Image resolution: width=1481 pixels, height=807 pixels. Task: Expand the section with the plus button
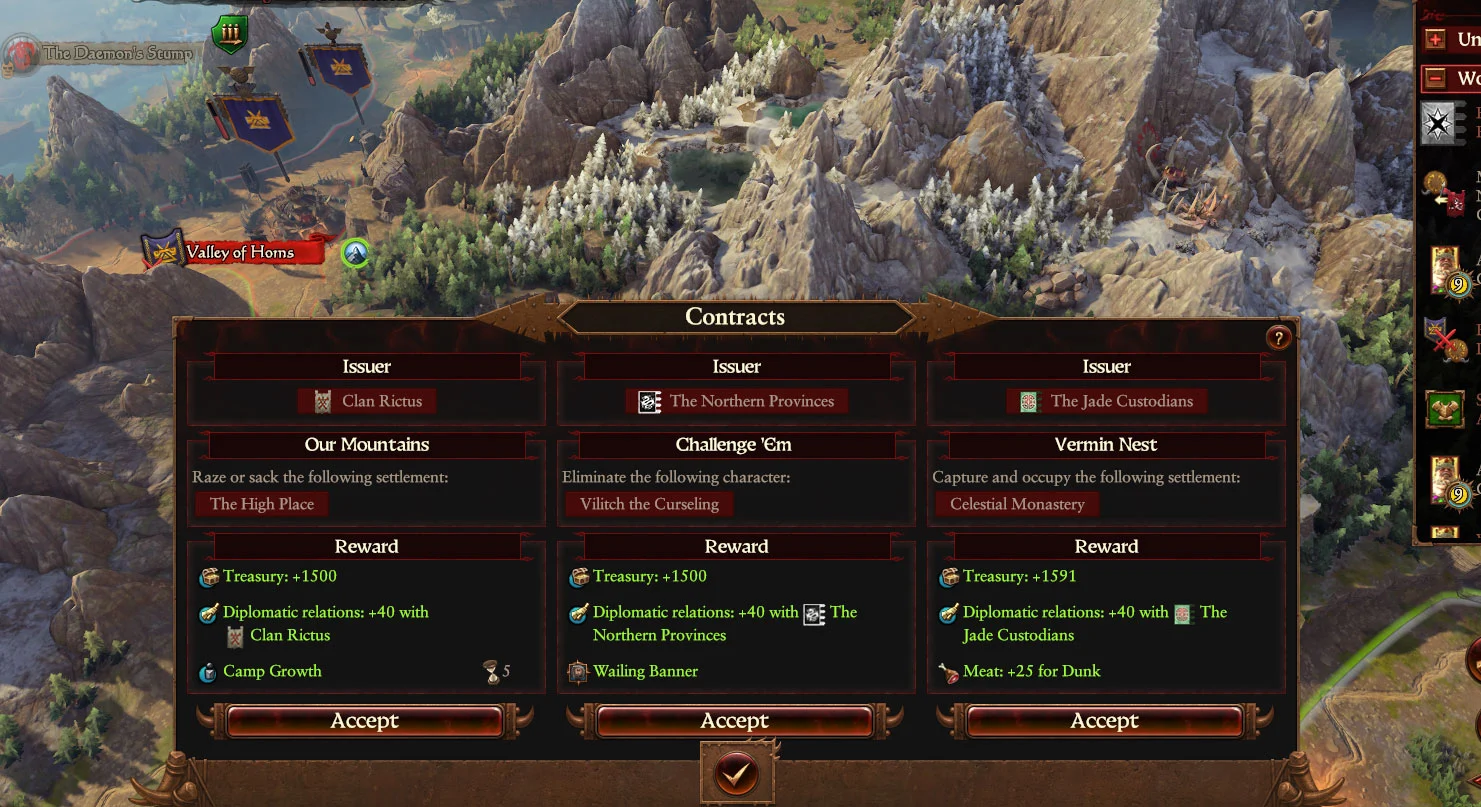(1437, 40)
